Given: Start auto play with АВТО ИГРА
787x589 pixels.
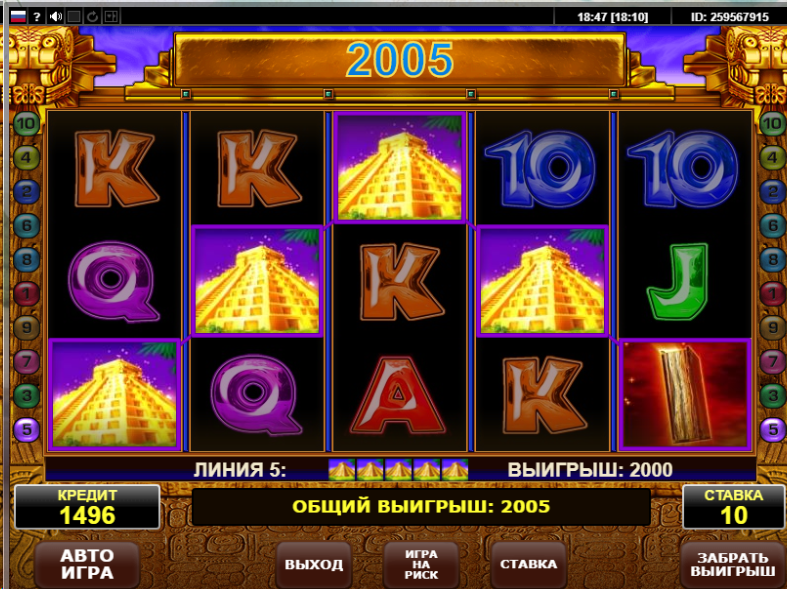Looking at the screenshot, I should (87, 564).
